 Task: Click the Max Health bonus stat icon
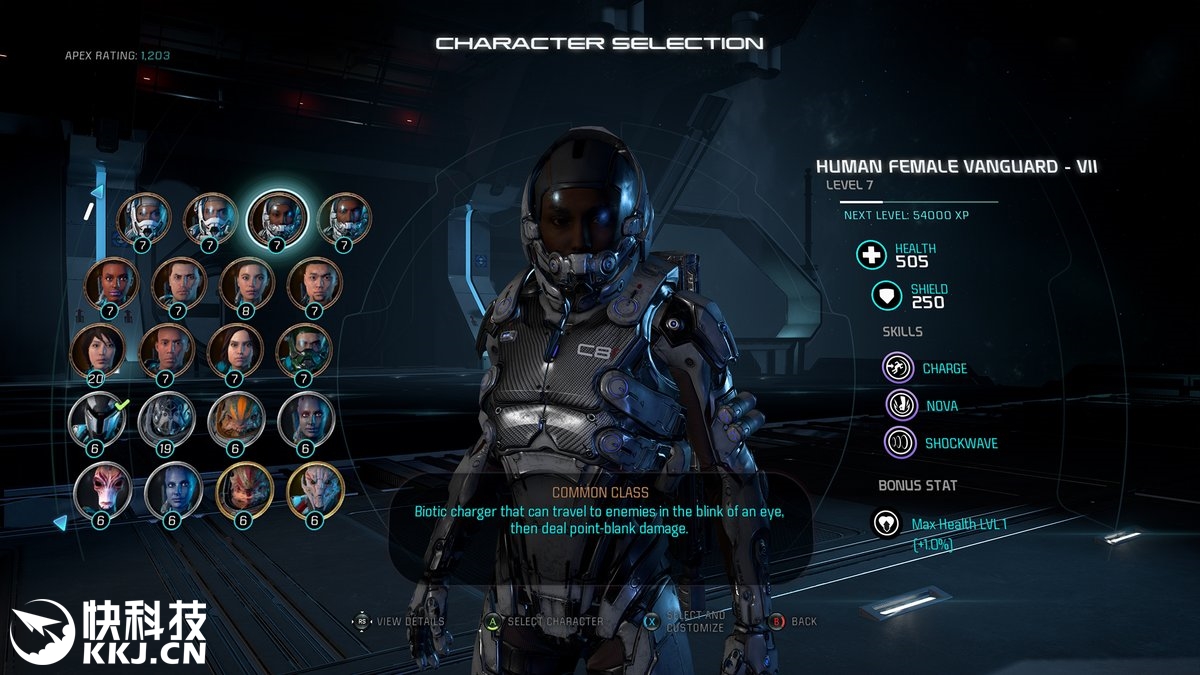(x=886, y=523)
